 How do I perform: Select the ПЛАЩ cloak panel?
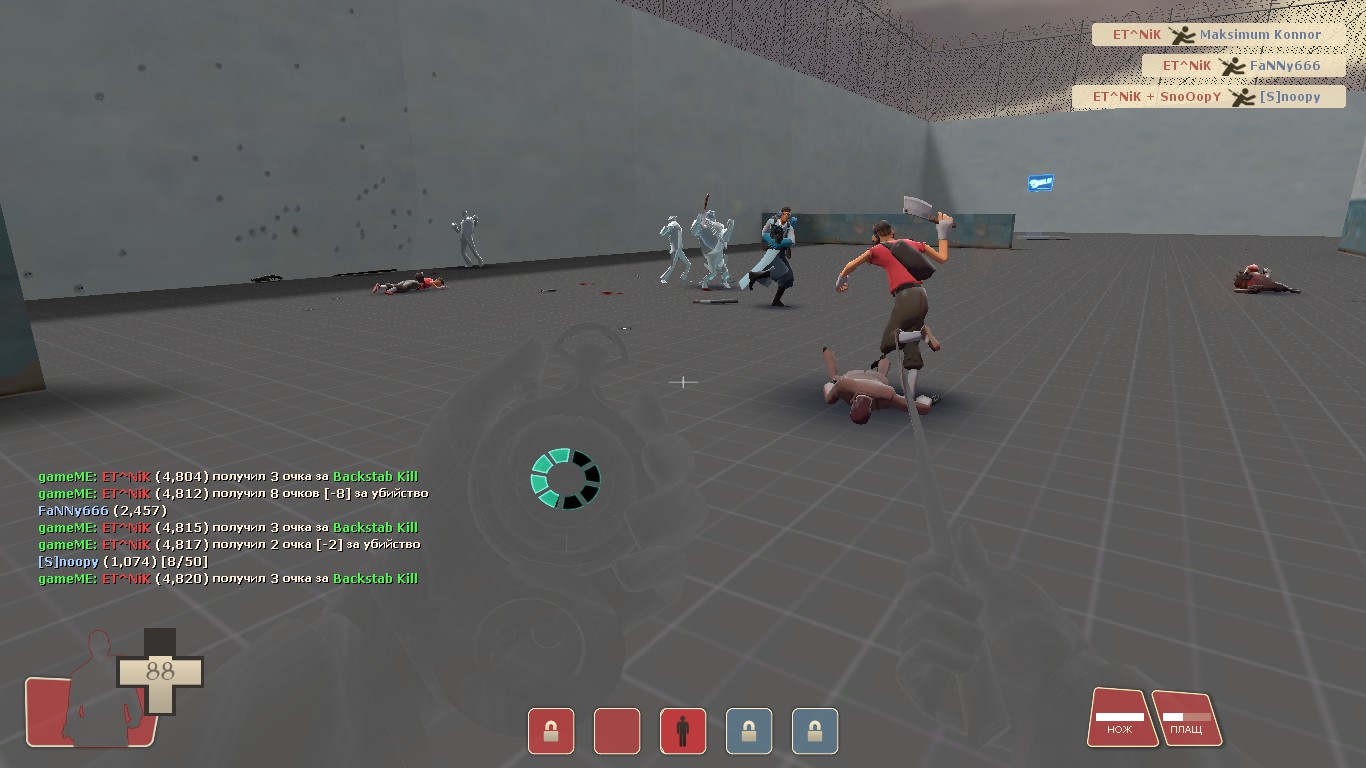coord(1186,719)
